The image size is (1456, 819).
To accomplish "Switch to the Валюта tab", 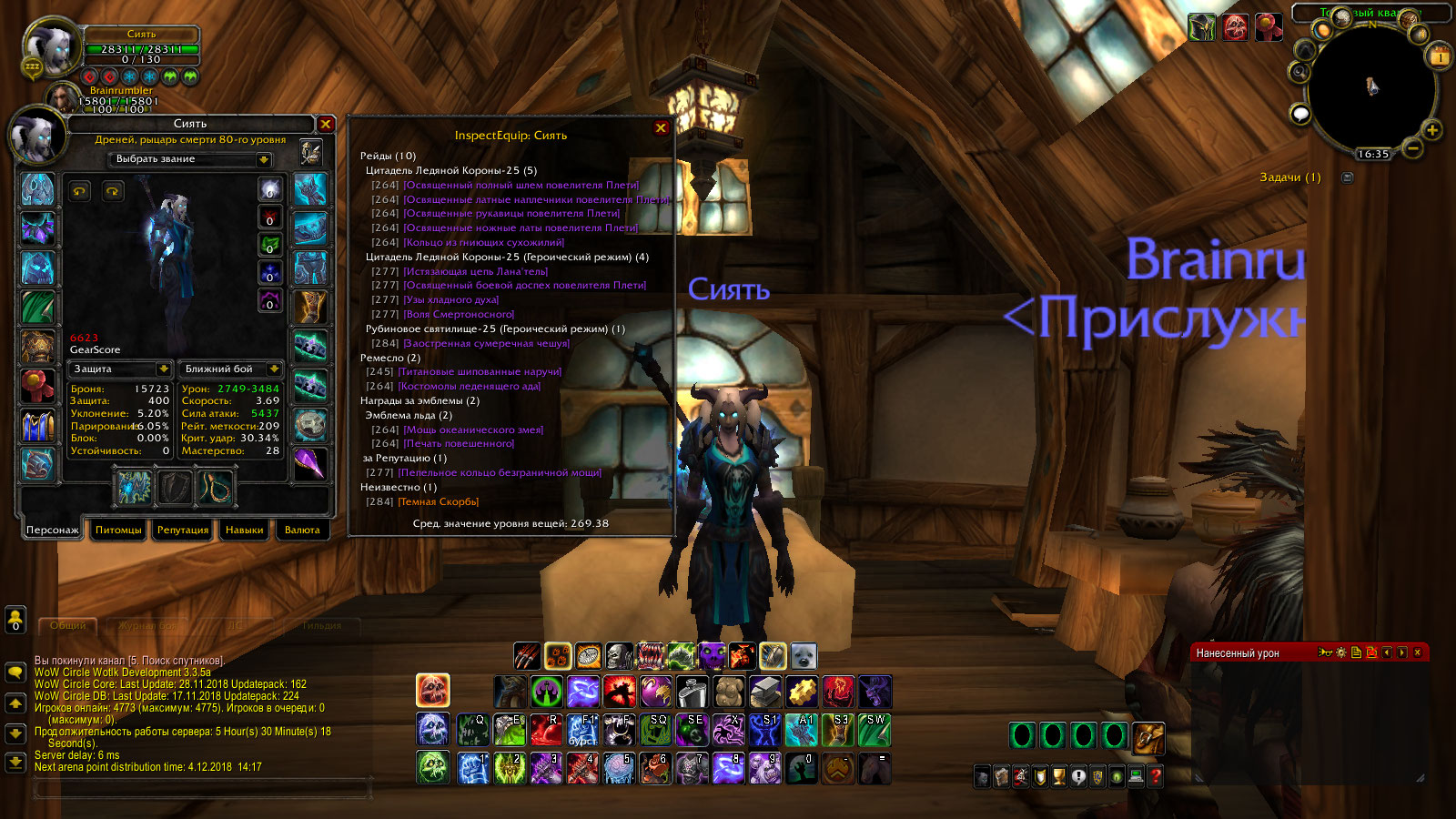I will (x=302, y=530).
